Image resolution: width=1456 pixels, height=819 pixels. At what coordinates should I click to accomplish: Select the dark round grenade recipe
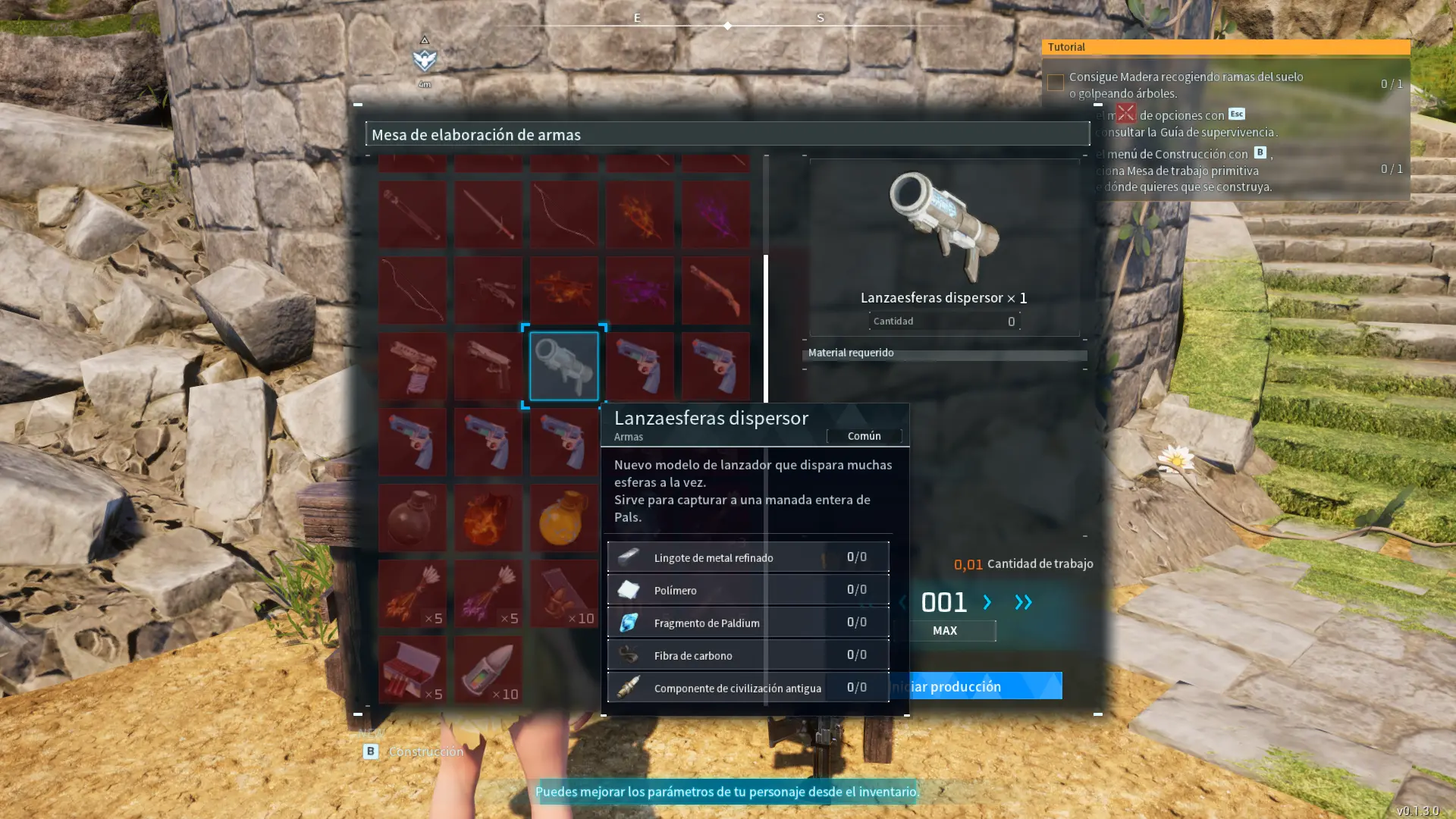coord(412,518)
